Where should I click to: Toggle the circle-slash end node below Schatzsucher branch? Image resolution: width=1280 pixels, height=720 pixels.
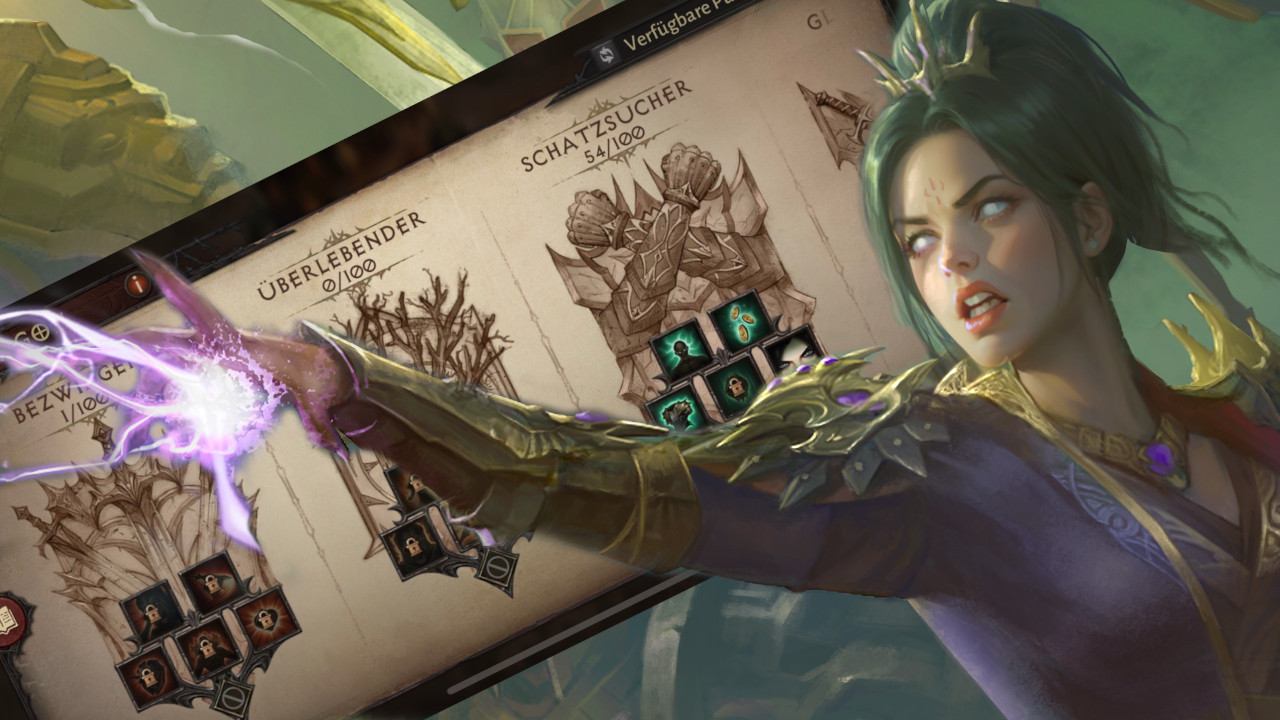498,565
